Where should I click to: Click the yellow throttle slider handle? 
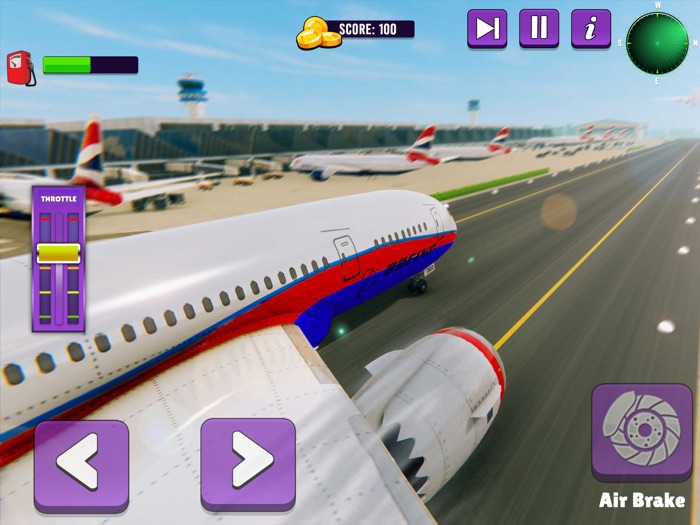(x=58, y=253)
